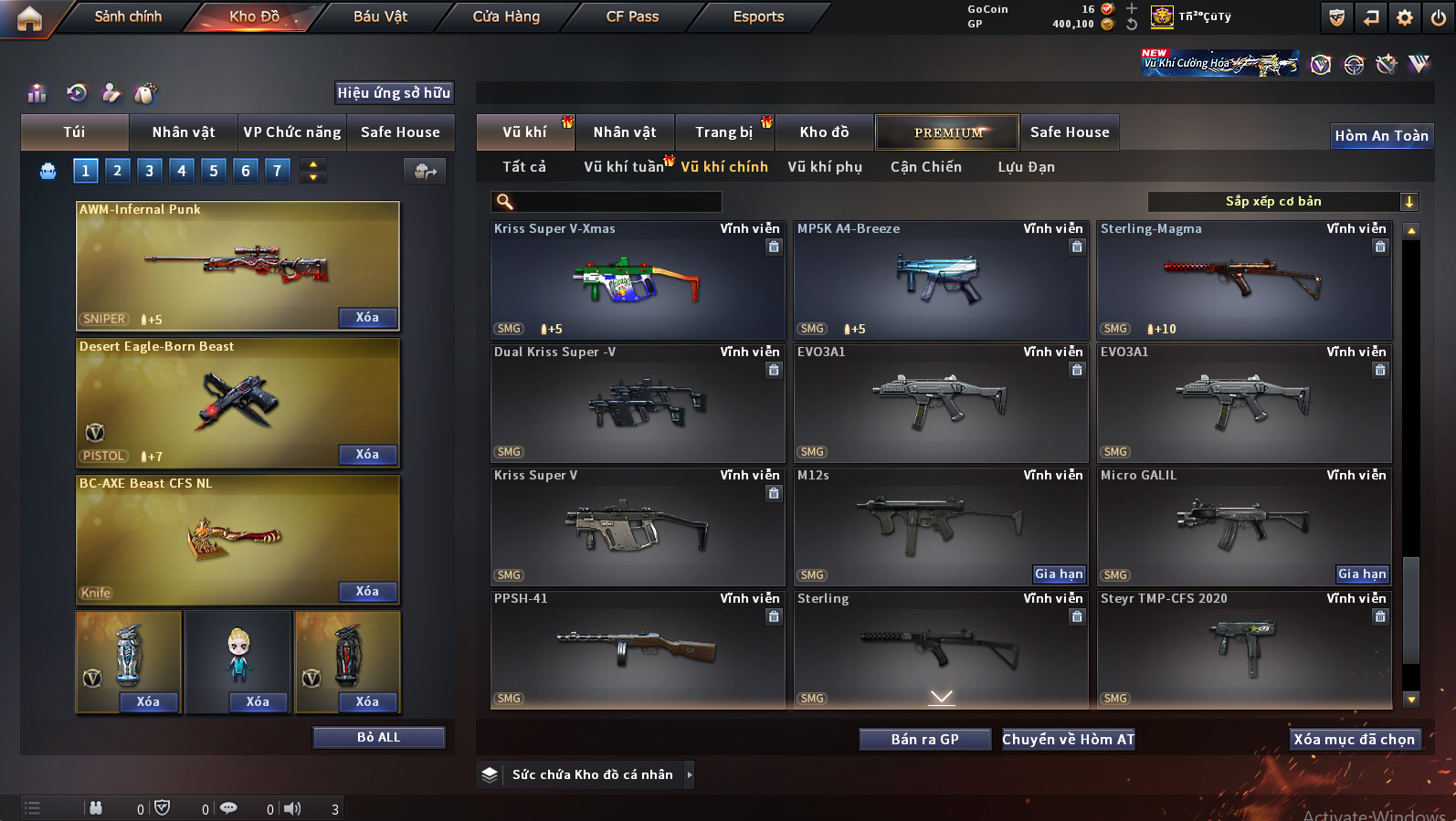Open settings with the gear icon
1456x821 pixels.
(x=1405, y=17)
